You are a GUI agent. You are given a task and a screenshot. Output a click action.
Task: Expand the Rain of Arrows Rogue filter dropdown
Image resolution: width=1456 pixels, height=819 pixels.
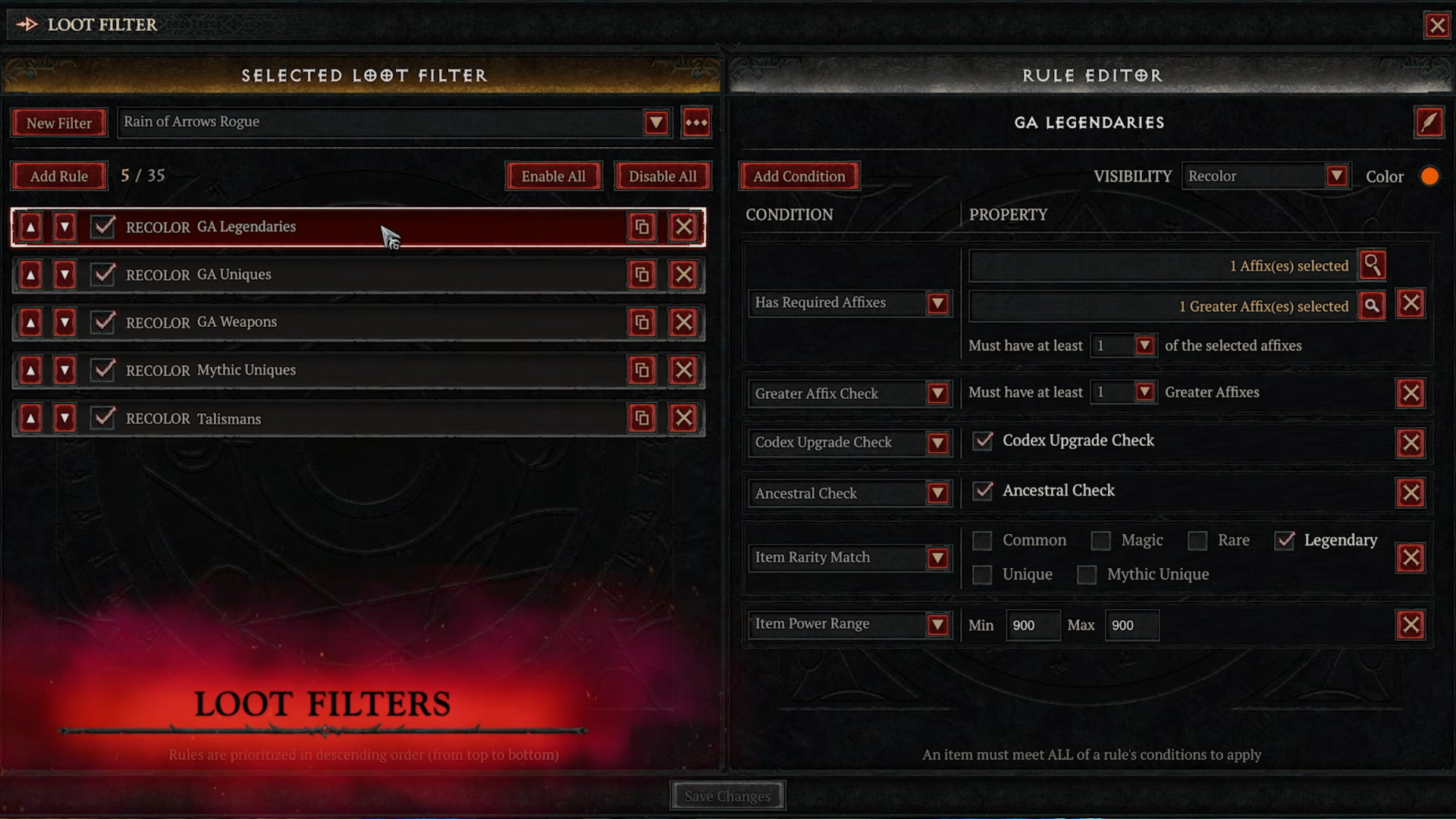tap(656, 122)
